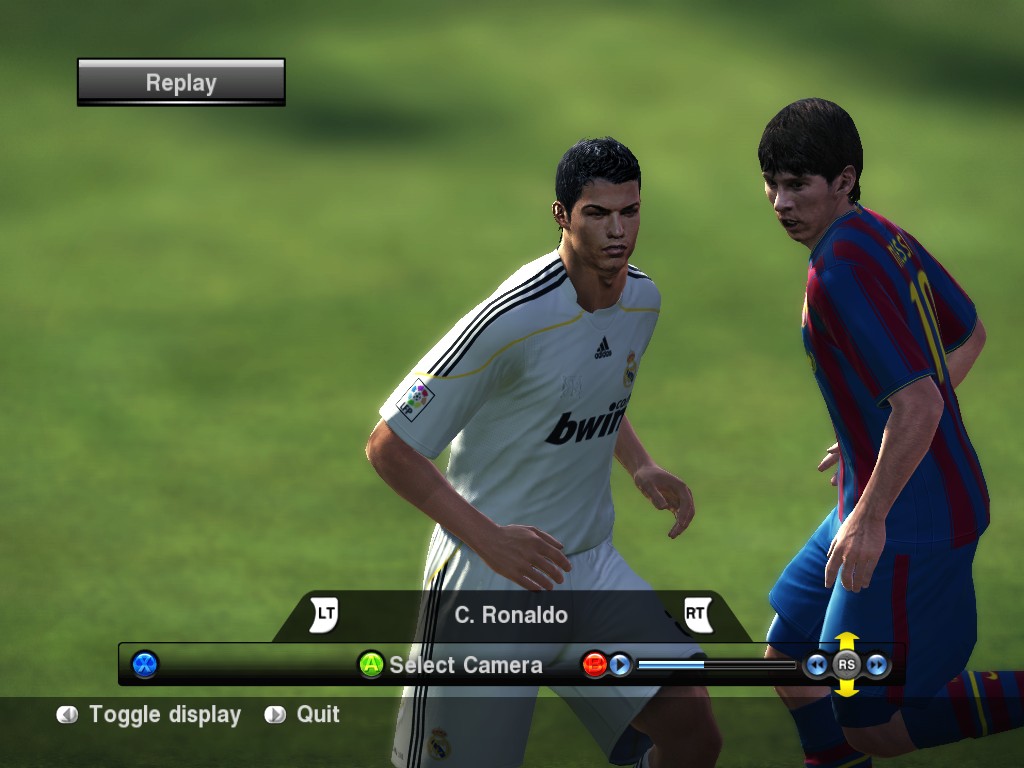
Task: Quit the replay viewer
Action: click(x=303, y=715)
